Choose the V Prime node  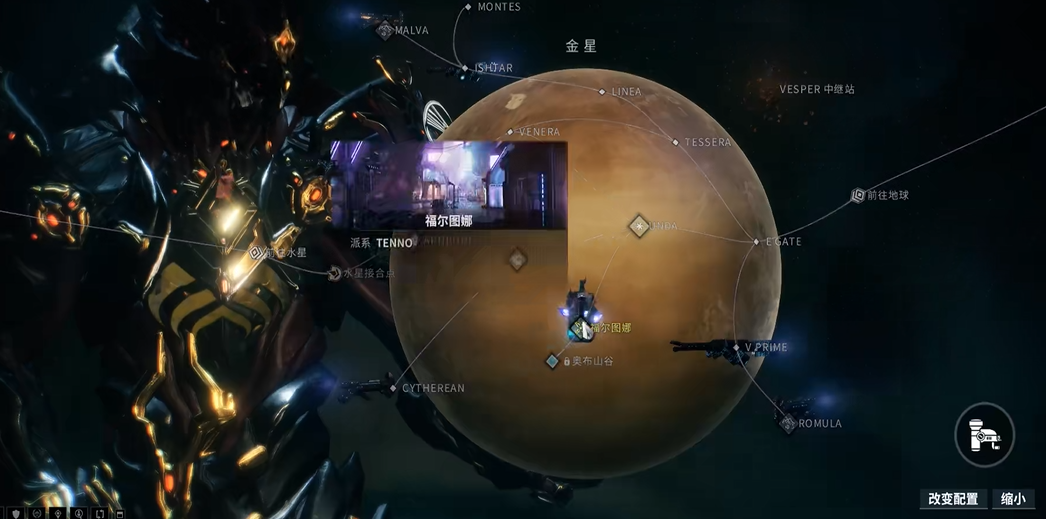click(x=736, y=348)
